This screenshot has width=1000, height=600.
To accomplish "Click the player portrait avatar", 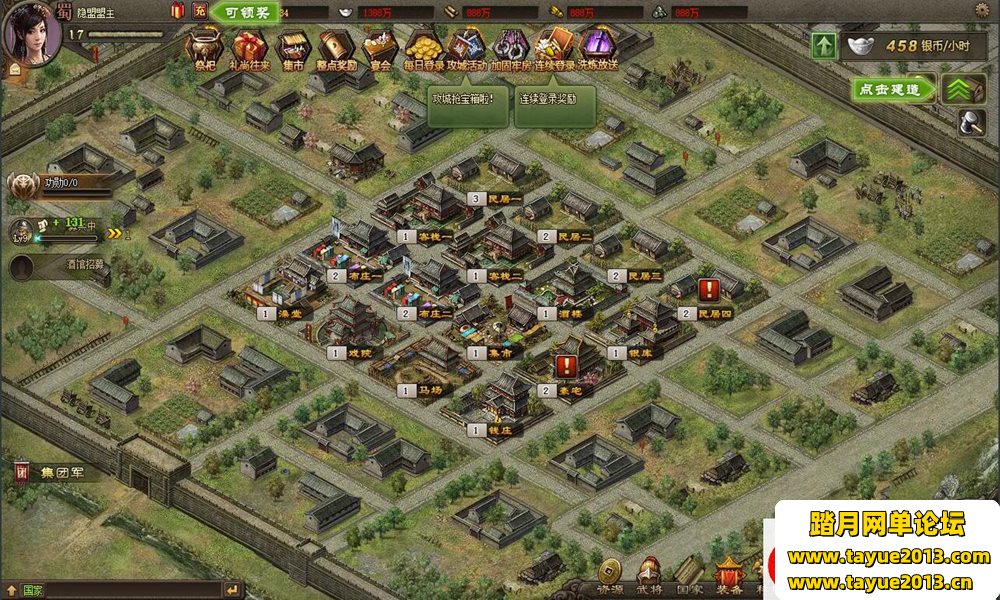I will (x=31, y=32).
